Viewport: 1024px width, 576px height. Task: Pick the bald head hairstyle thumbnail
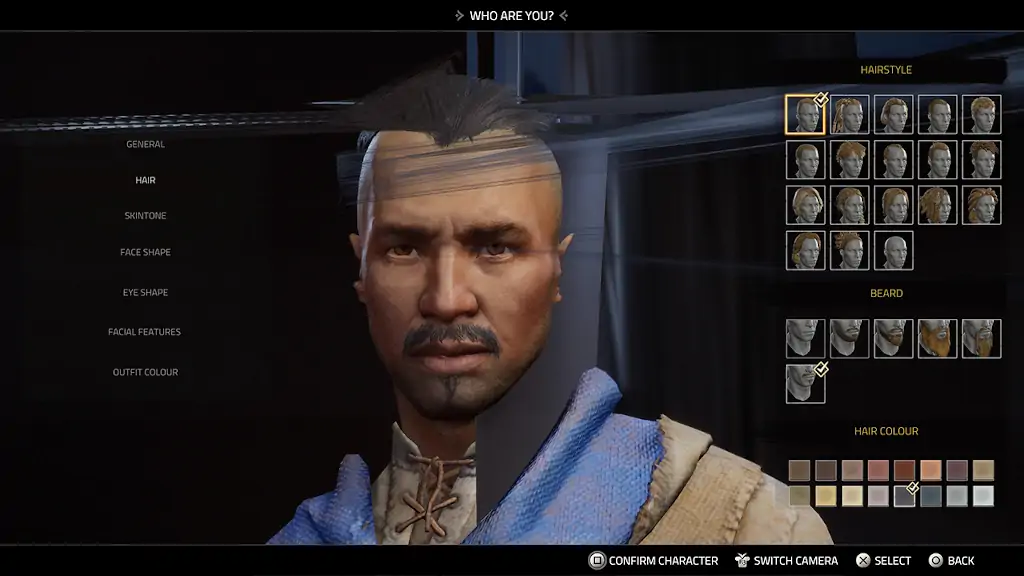[x=893, y=250]
